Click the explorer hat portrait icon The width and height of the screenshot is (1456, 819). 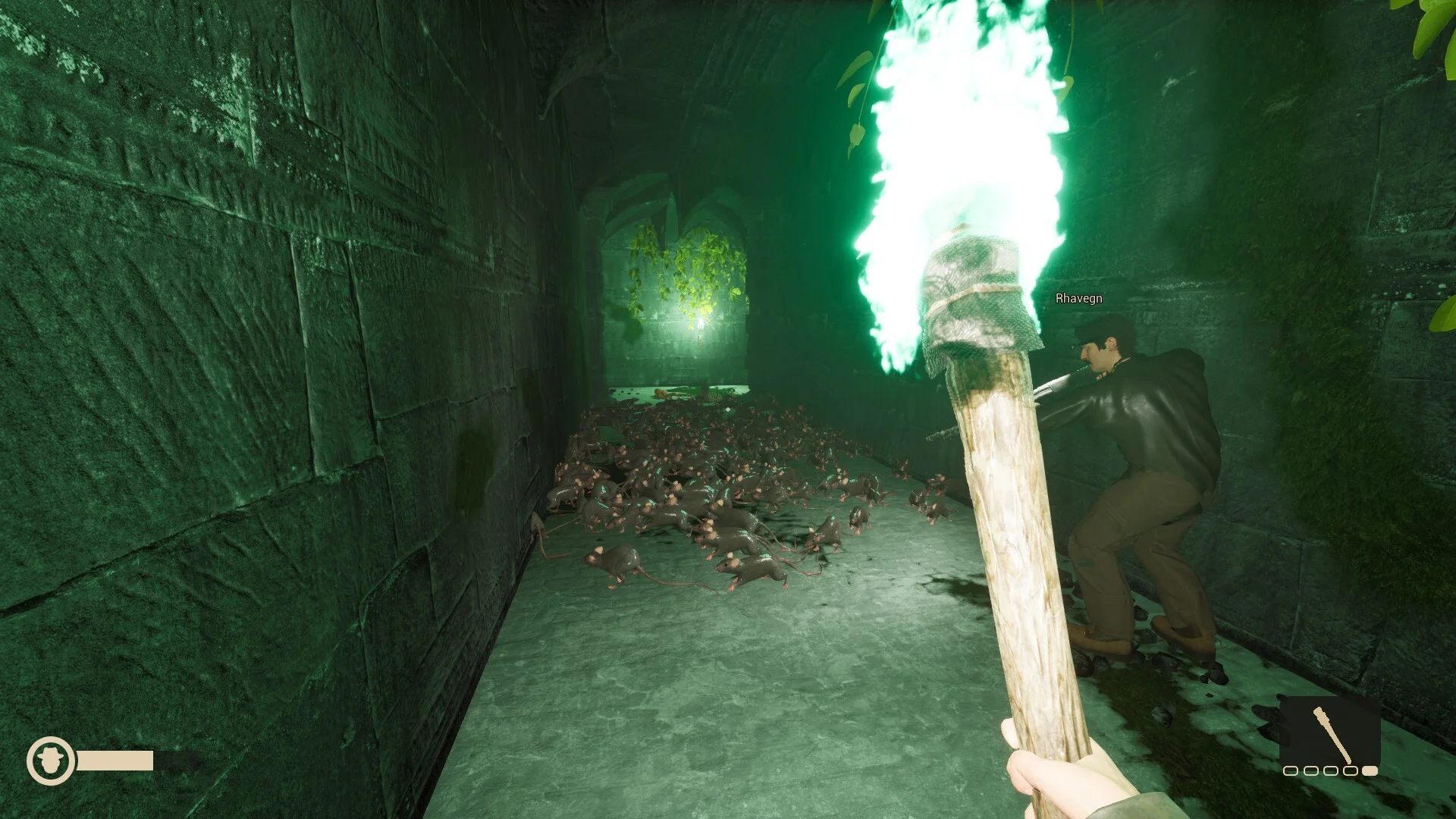[x=51, y=760]
